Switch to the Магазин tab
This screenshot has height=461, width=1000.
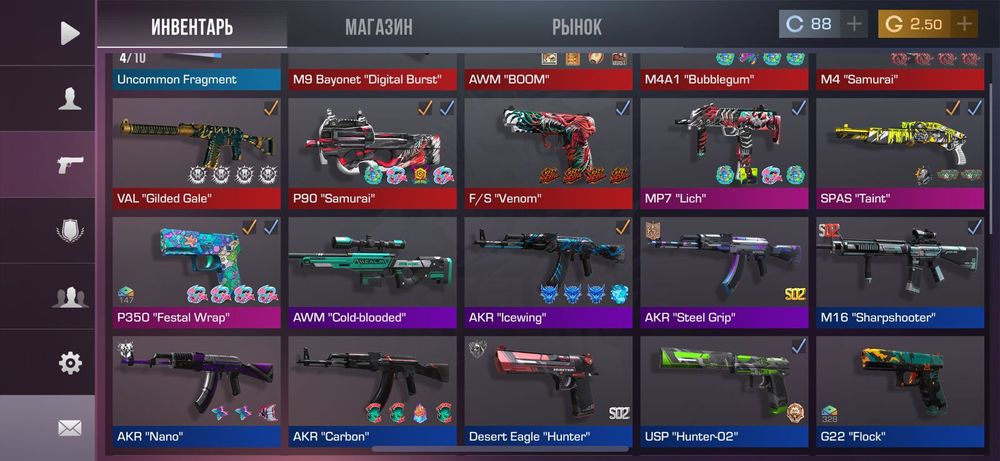click(x=378, y=27)
